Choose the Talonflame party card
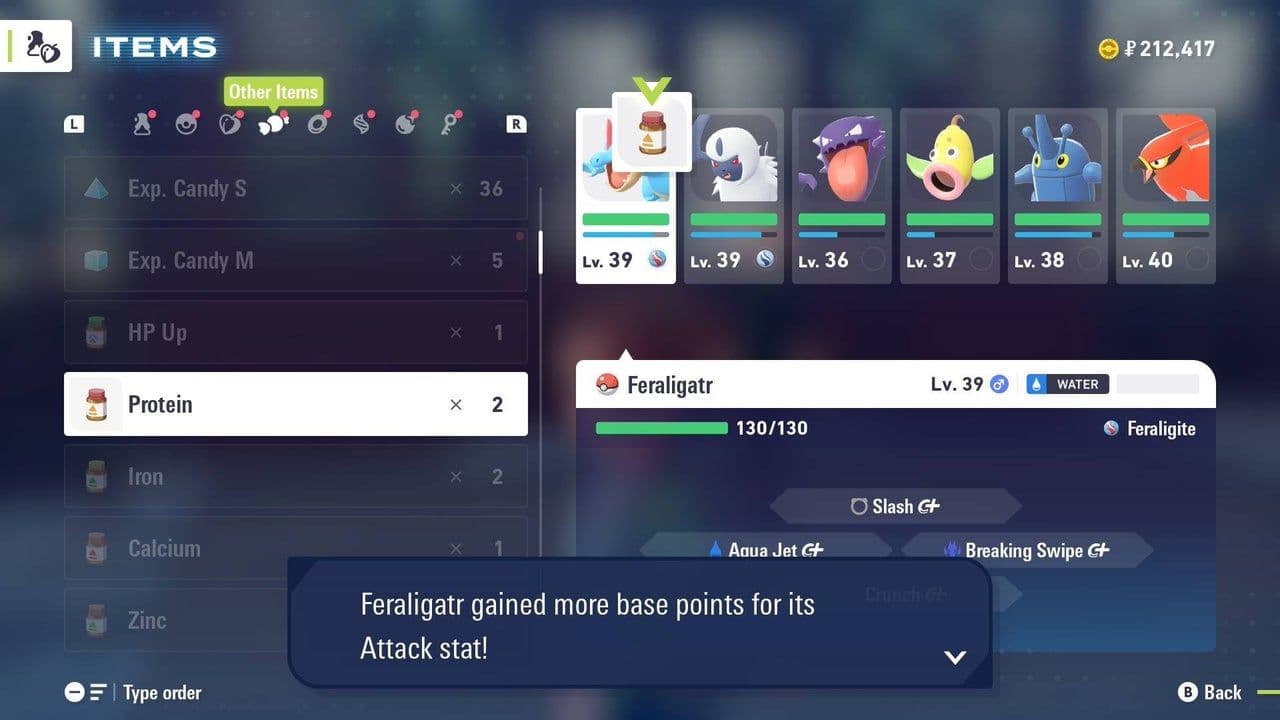The width and height of the screenshot is (1280, 720). (x=1166, y=196)
